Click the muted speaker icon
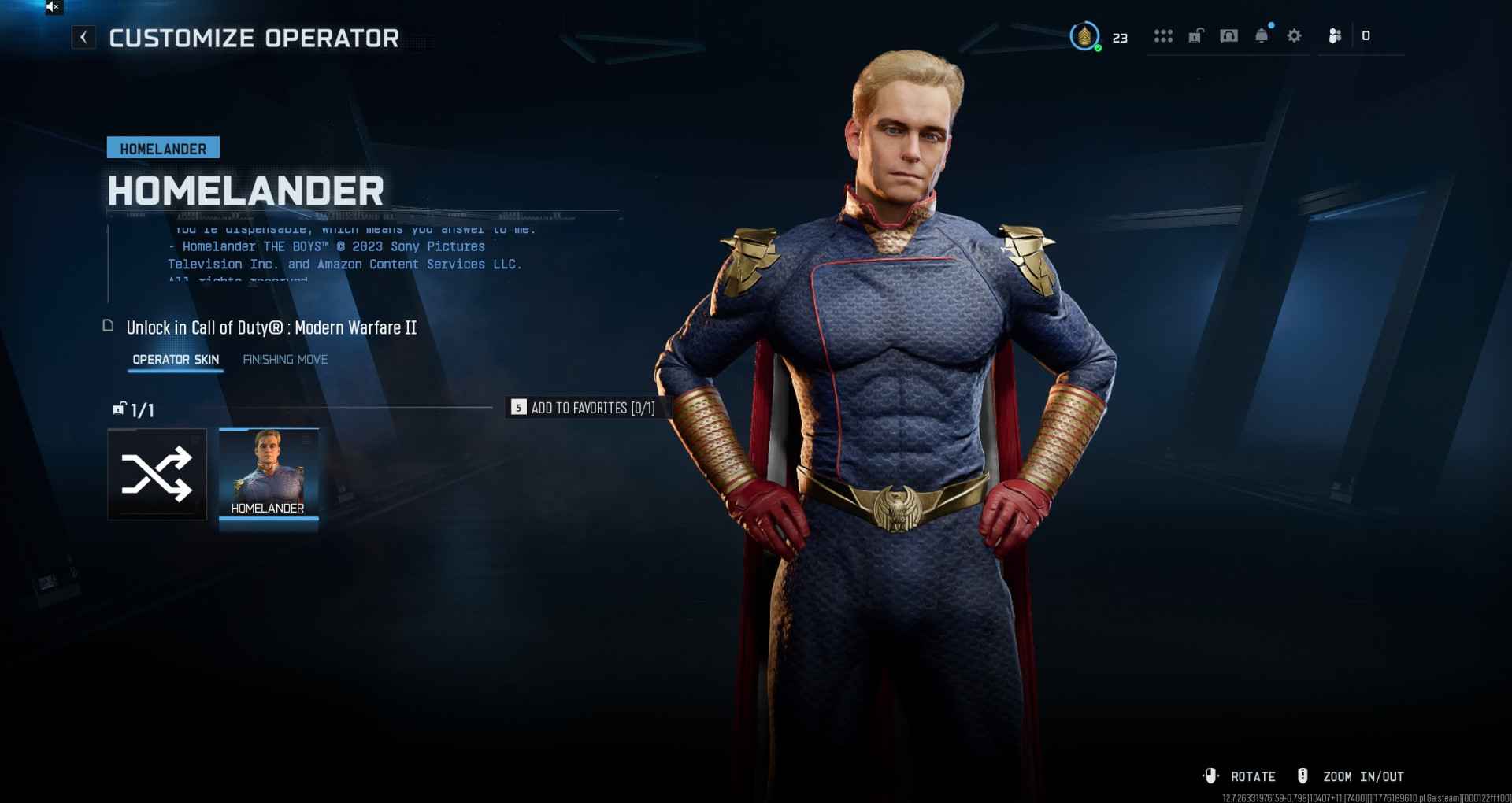This screenshot has height=803, width=1512. tap(53, 7)
